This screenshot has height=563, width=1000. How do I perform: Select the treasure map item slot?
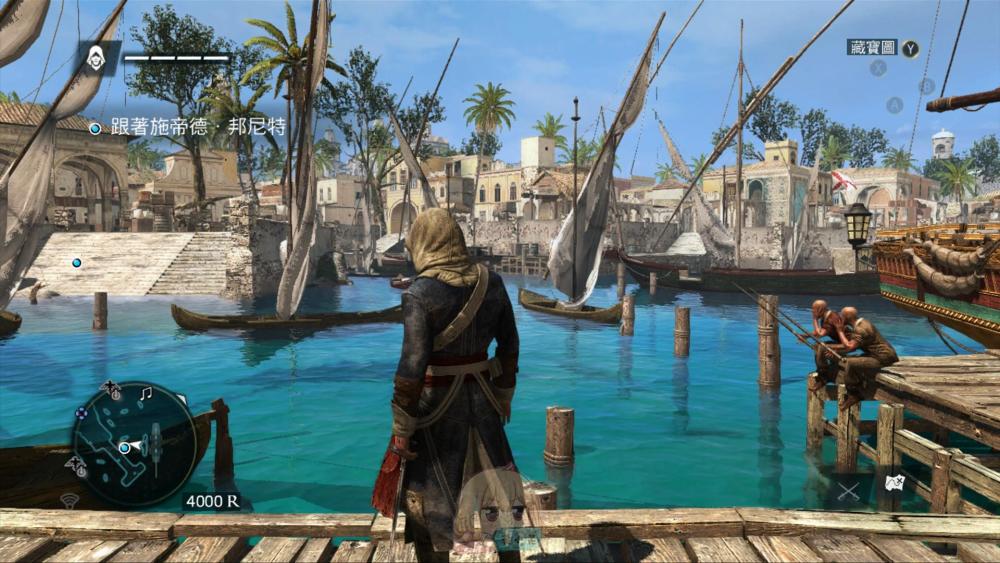tap(892, 484)
